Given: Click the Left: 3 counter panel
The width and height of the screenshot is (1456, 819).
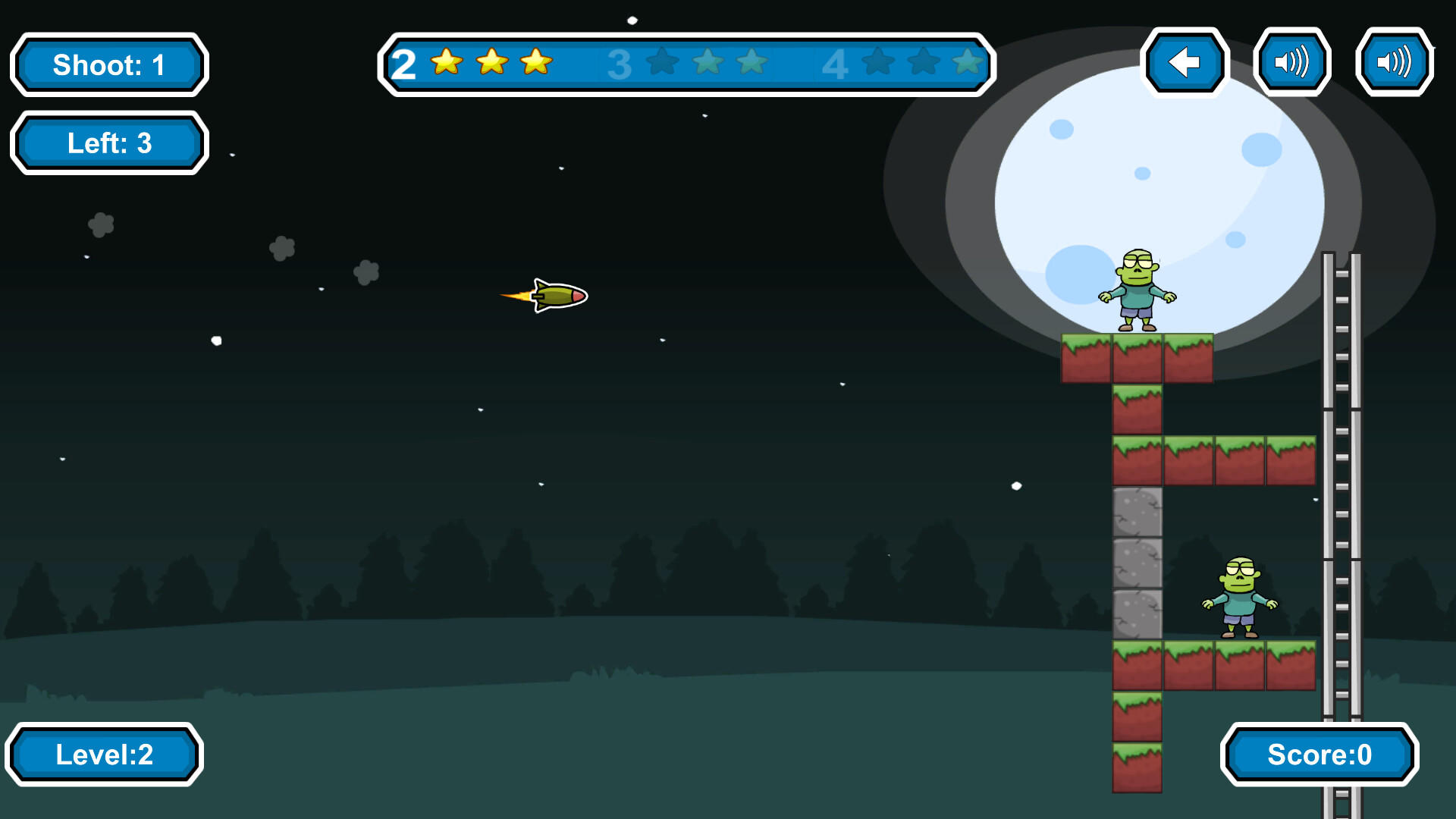Looking at the screenshot, I should point(108,143).
